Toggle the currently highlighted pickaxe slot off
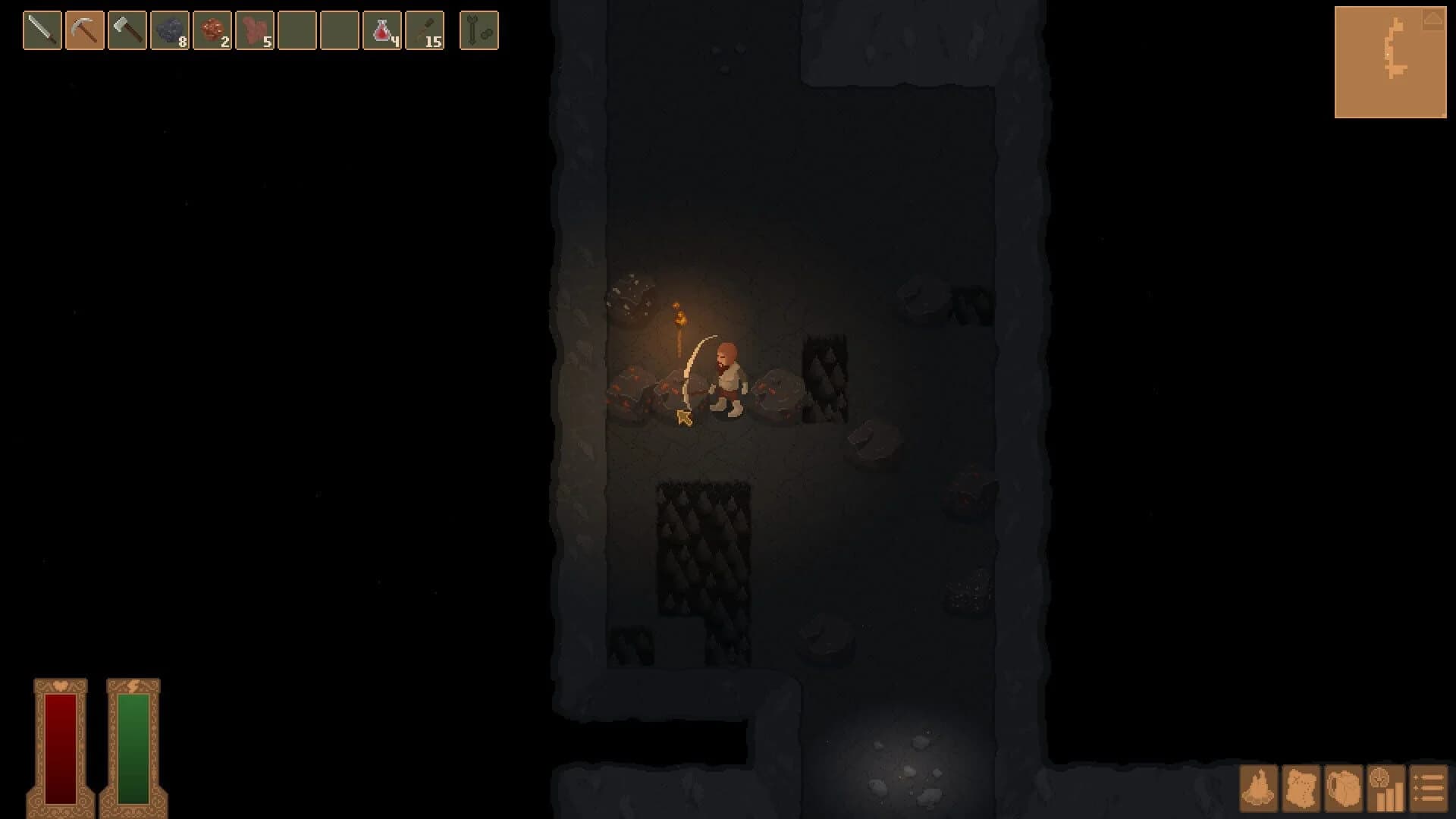This screenshot has height=819, width=1456. click(x=85, y=29)
